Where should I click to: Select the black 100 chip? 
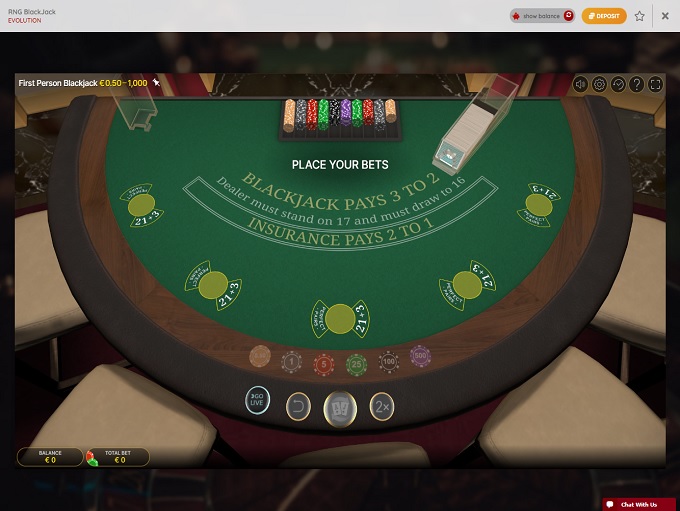click(x=389, y=360)
